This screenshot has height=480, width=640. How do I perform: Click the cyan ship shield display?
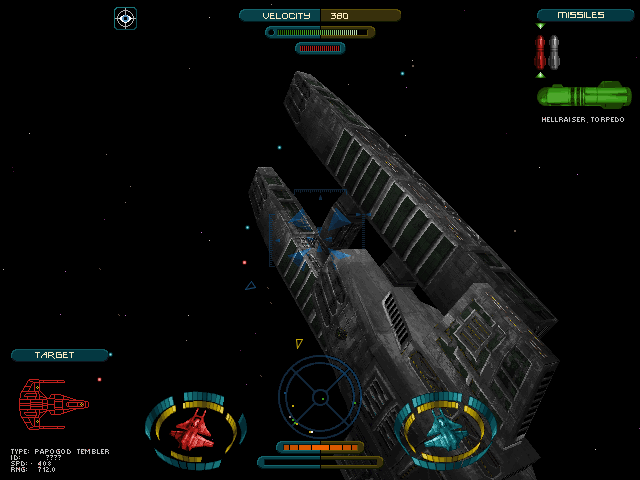tap(445, 431)
